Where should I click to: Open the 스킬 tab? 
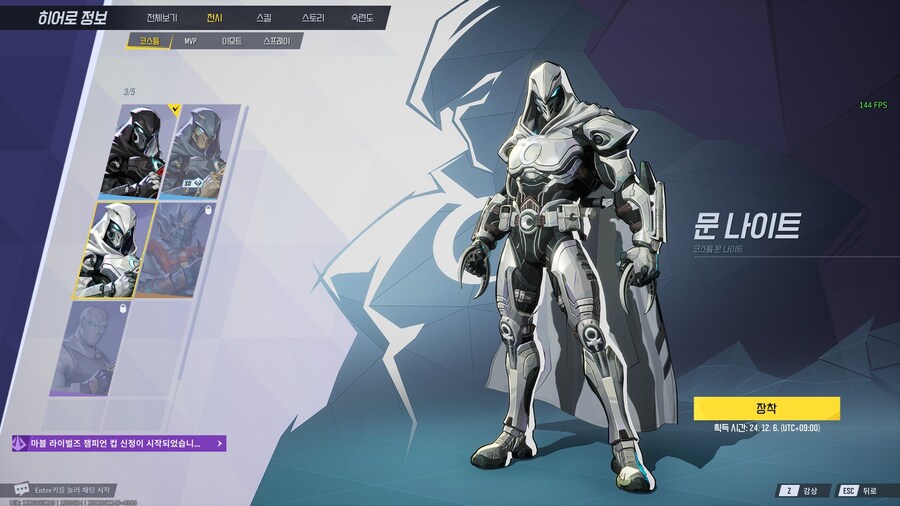(263, 18)
